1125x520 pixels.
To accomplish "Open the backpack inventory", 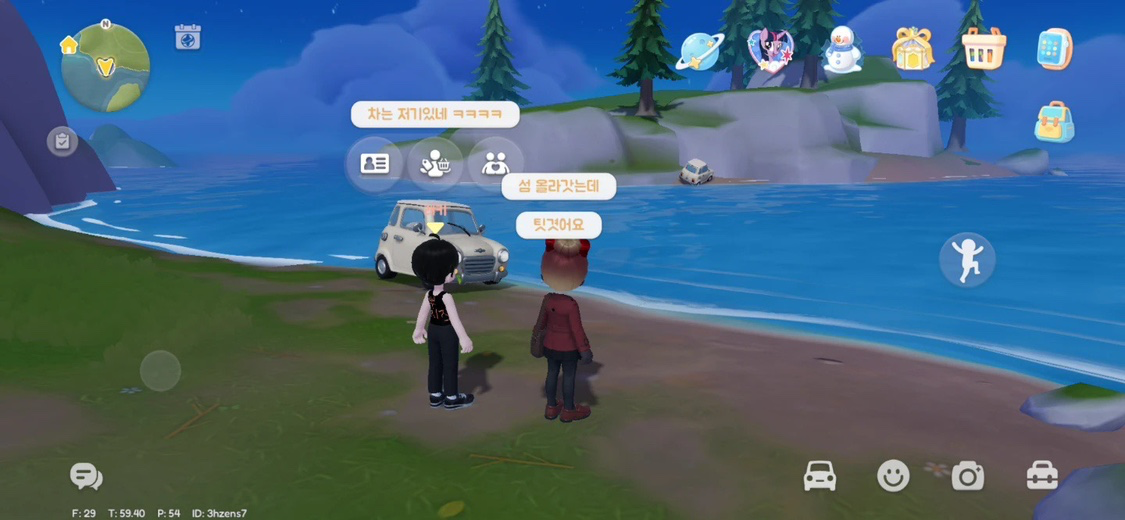I will tap(1054, 122).
